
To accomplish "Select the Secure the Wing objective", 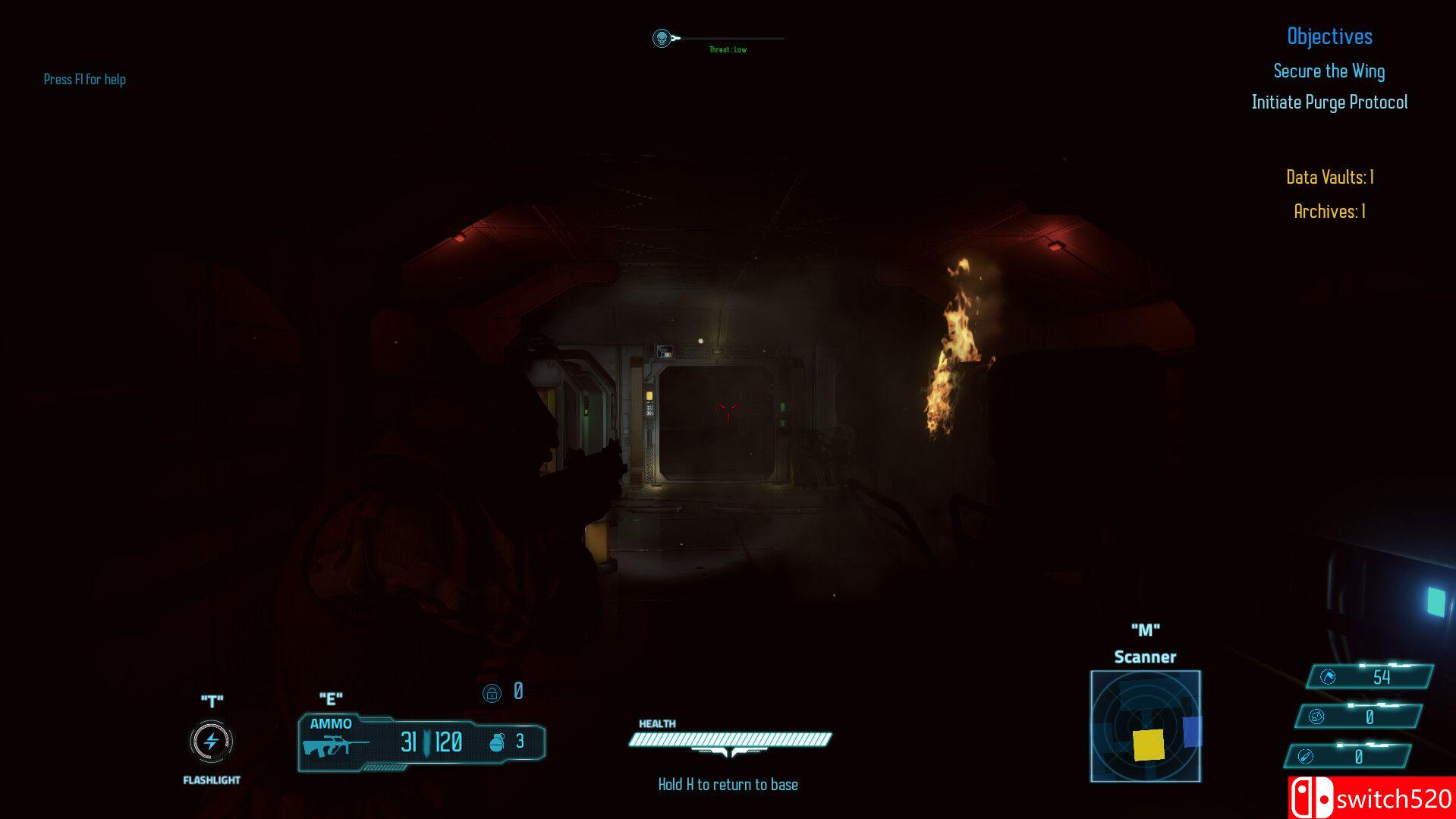I will [x=1329, y=71].
